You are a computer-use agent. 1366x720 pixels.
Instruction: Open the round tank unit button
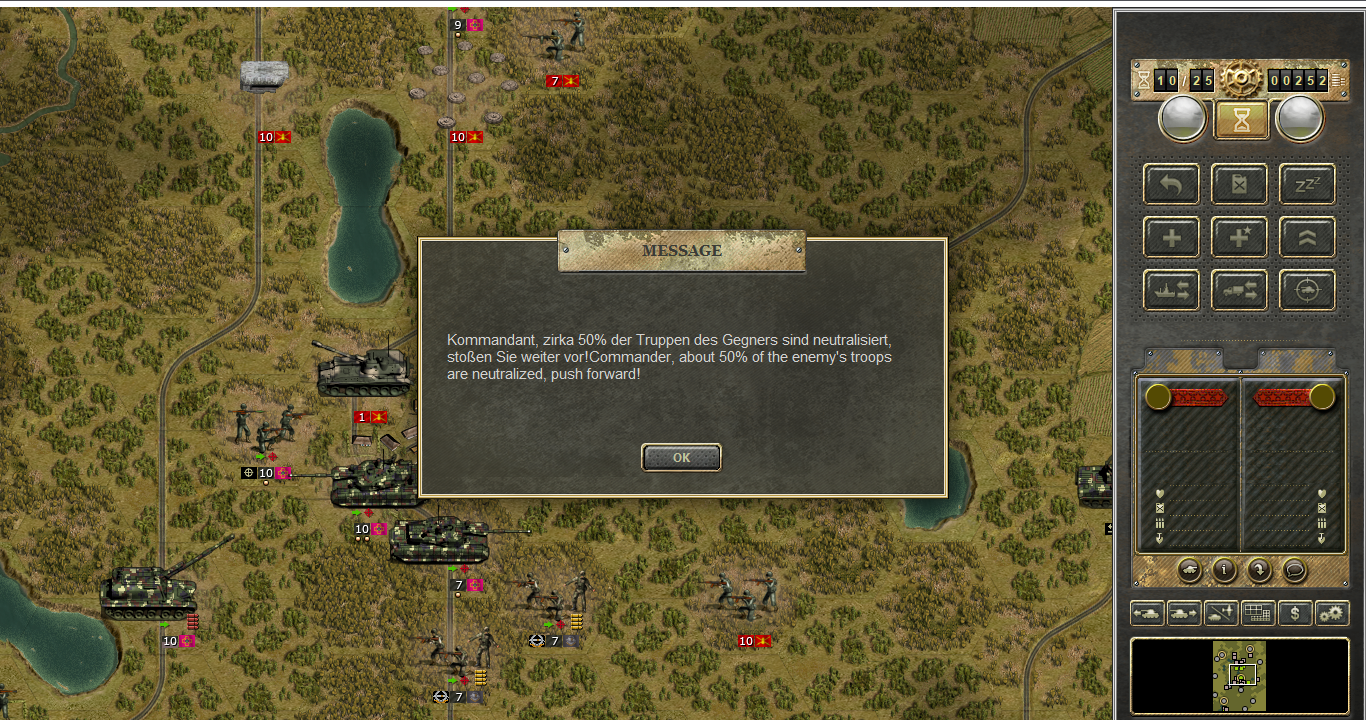point(1190,570)
